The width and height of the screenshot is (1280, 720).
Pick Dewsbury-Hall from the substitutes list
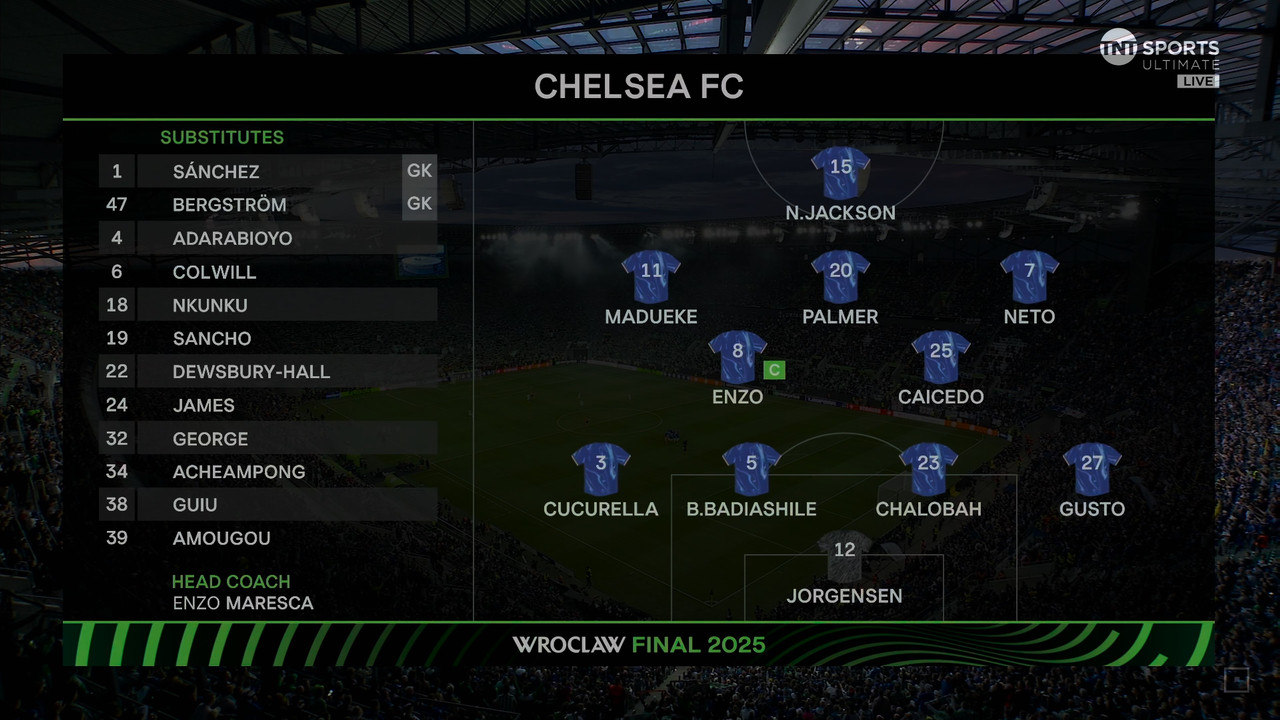251,372
